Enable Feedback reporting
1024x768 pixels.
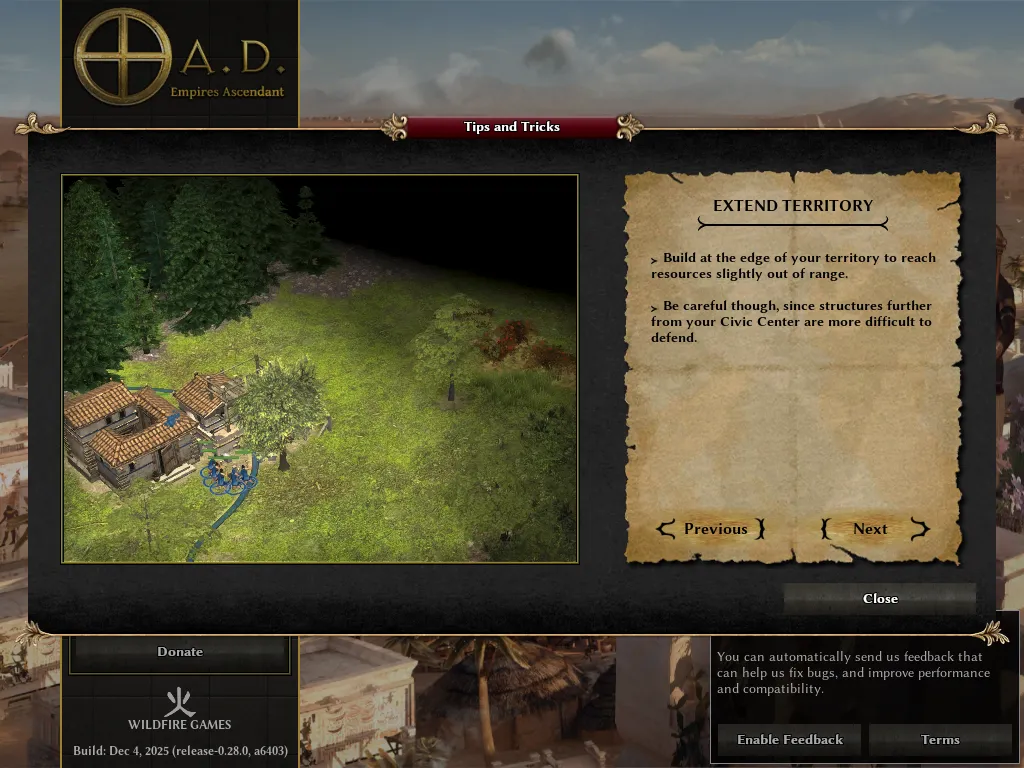(789, 740)
